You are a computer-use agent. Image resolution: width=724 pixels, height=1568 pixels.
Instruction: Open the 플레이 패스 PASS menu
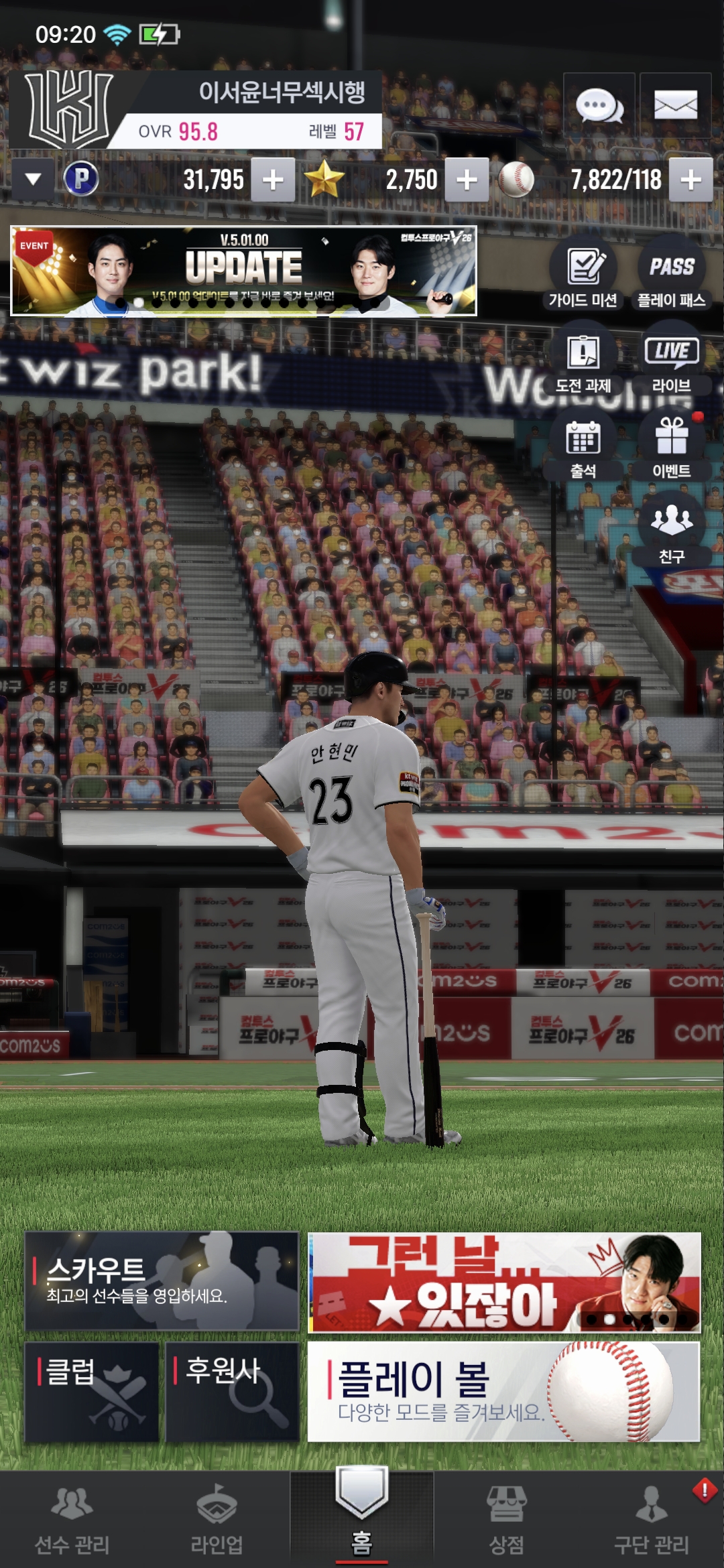point(672,275)
